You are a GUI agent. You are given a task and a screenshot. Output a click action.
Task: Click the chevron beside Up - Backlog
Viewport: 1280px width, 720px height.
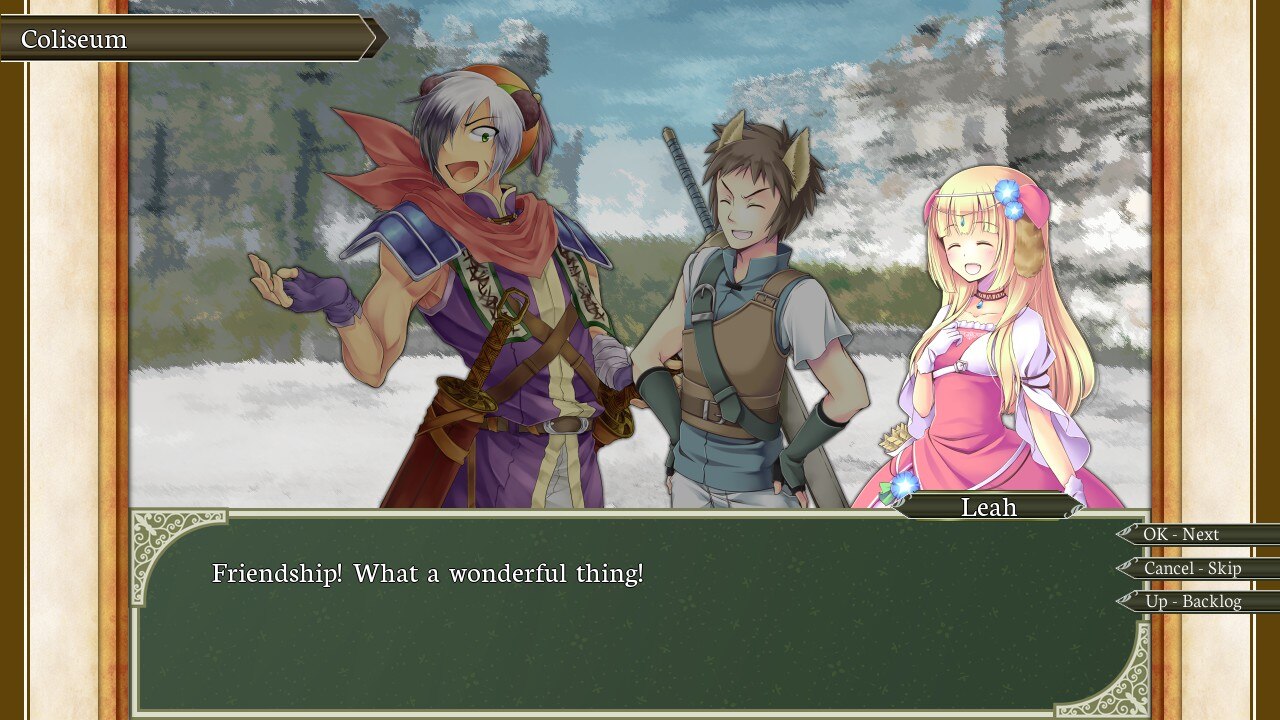(1128, 602)
